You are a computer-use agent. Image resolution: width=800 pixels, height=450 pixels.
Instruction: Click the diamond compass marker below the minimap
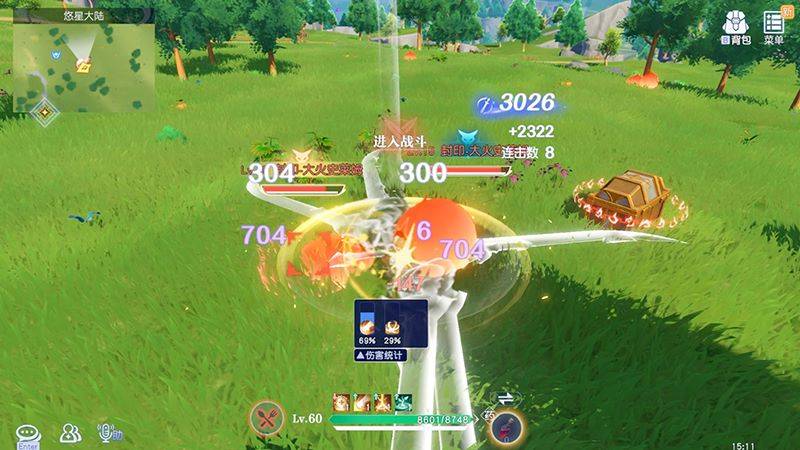44,111
